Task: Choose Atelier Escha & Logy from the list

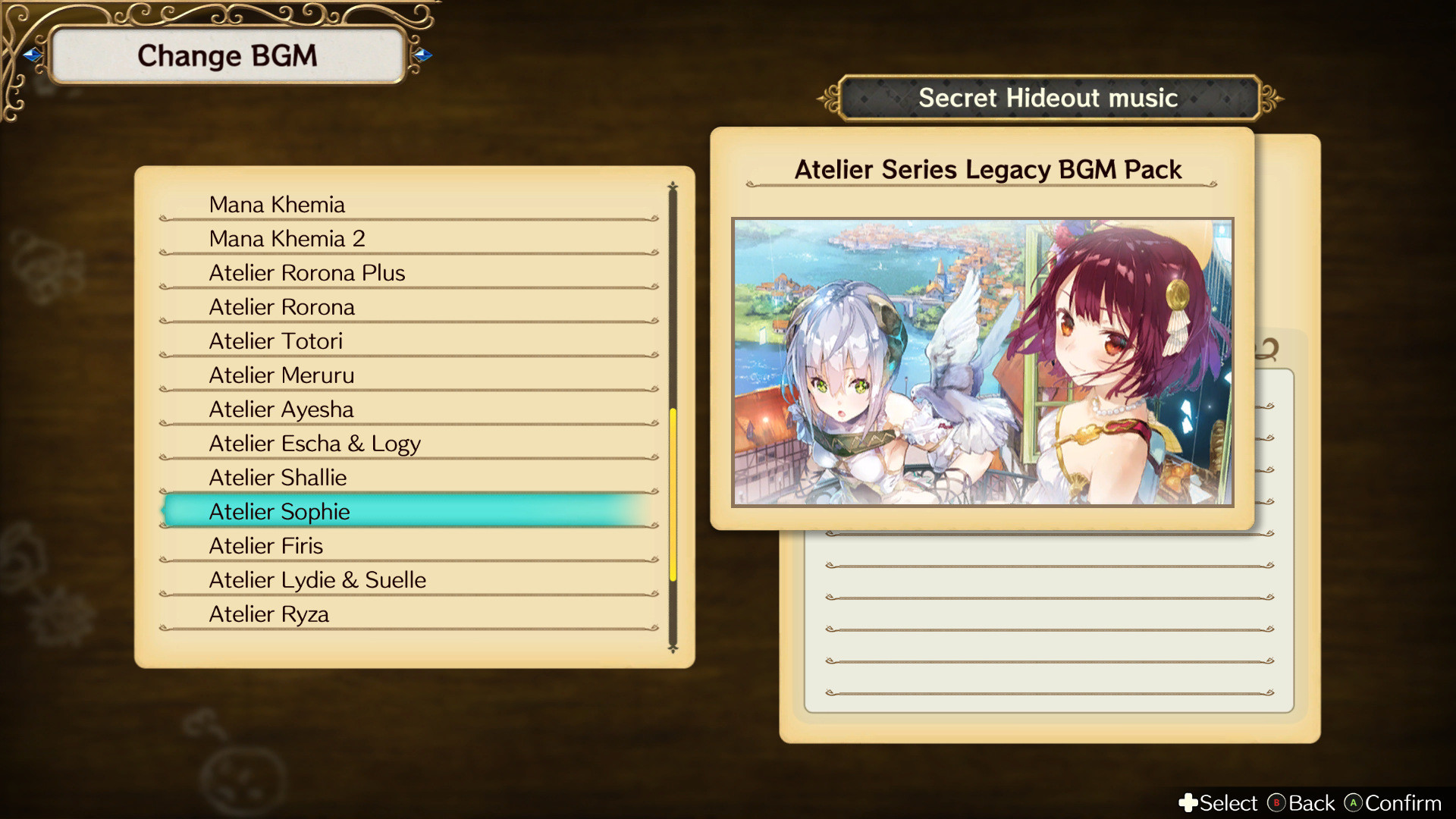Action: (x=315, y=443)
